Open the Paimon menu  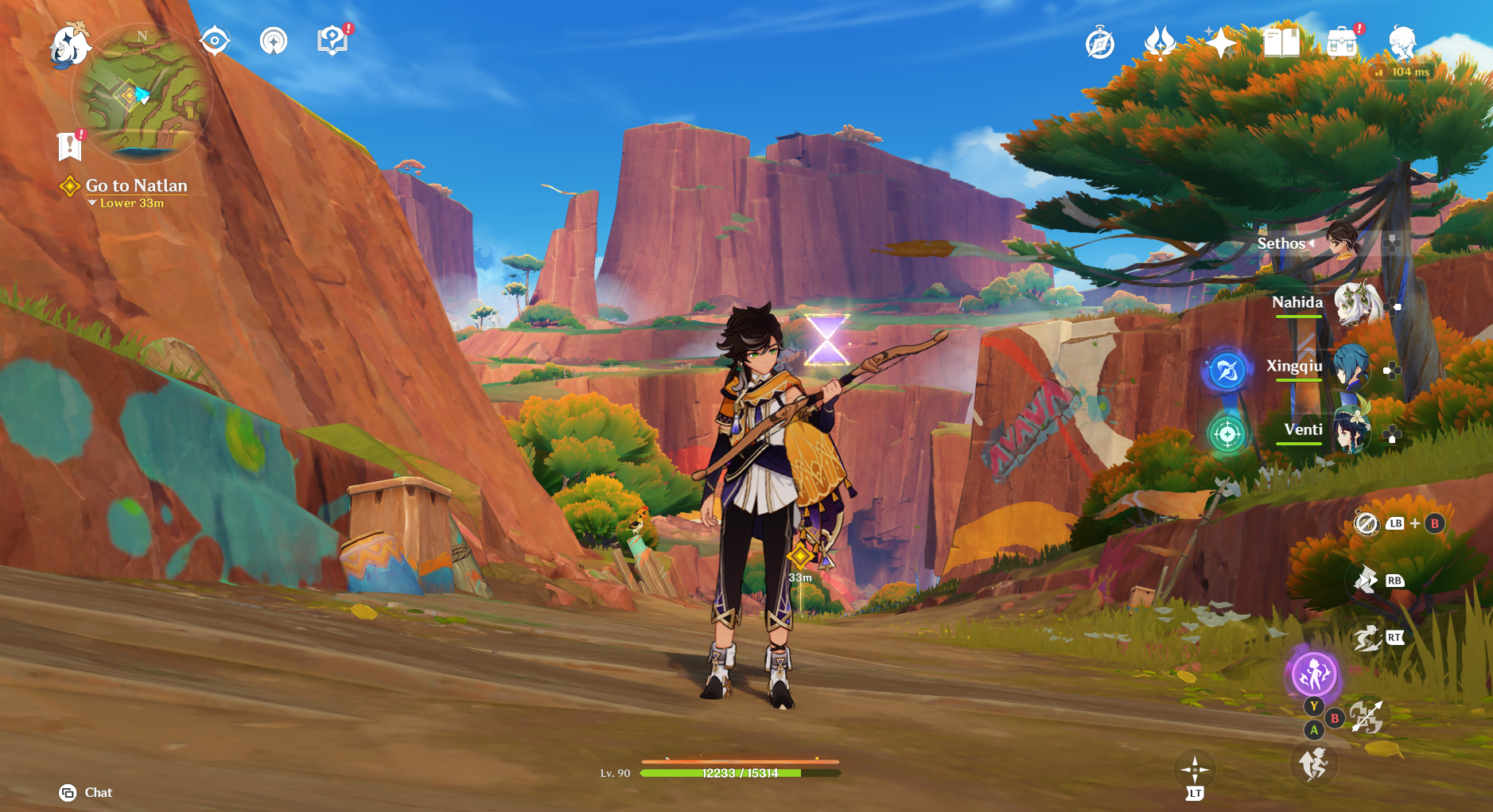(x=70, y=45)
